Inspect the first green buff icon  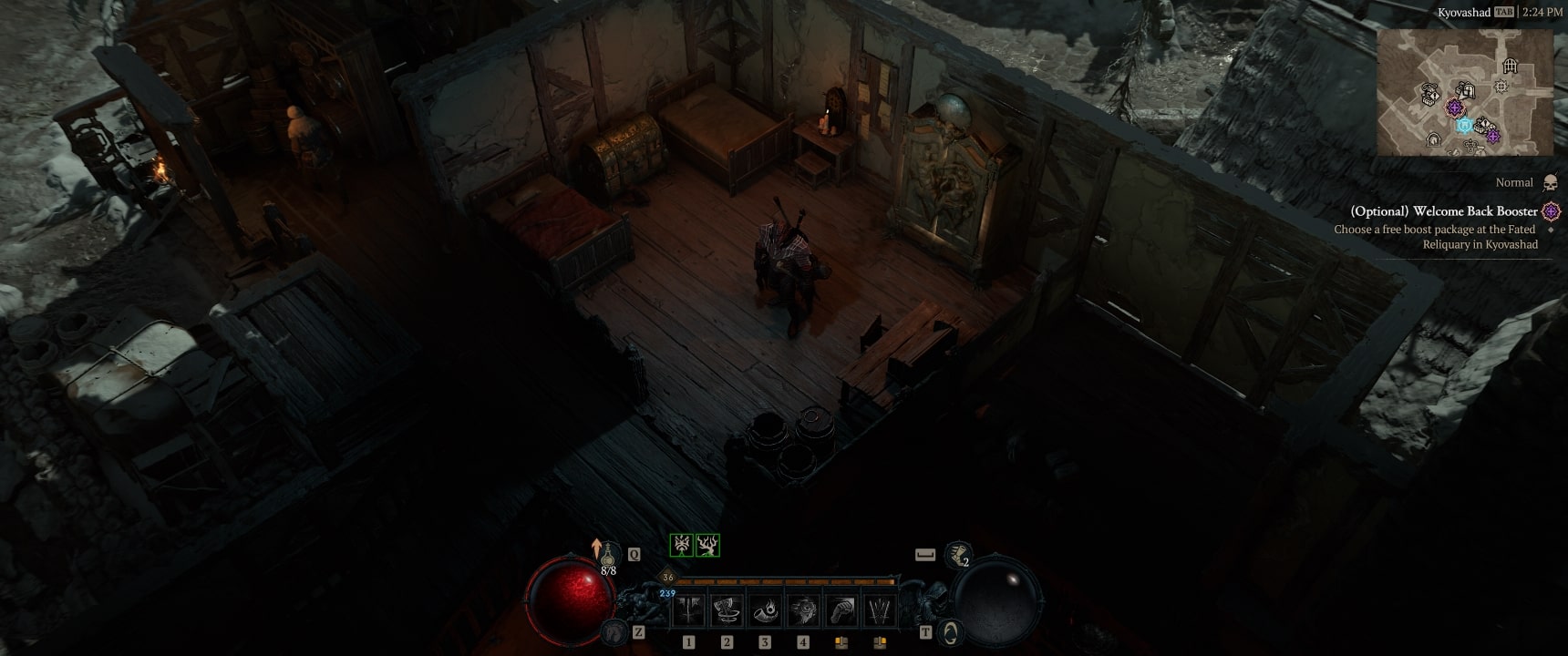(681, 545)
